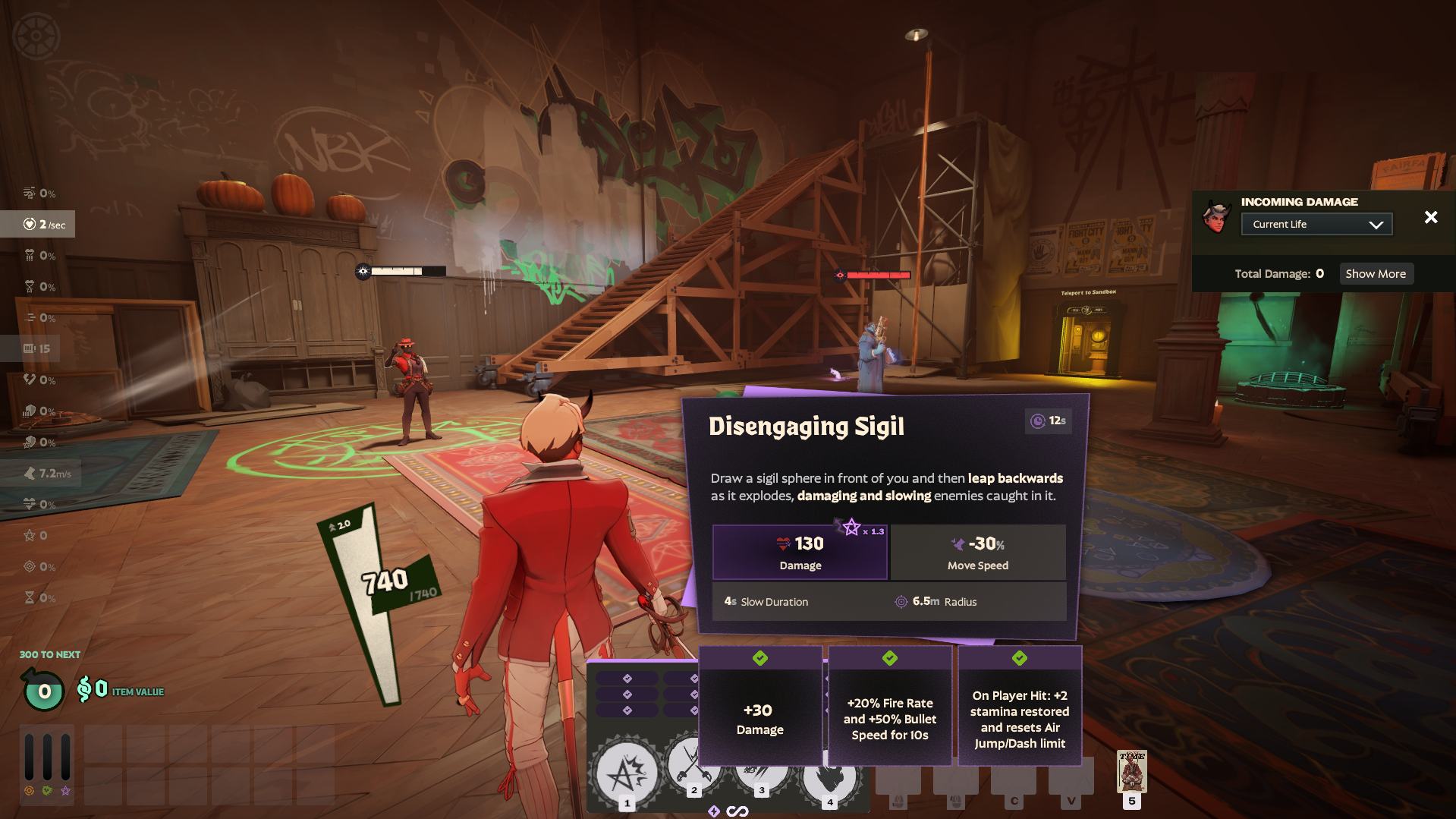1456x819 pixels.
Task: Click the 740/740 health gauge
Action: click(x=383, y=581)
